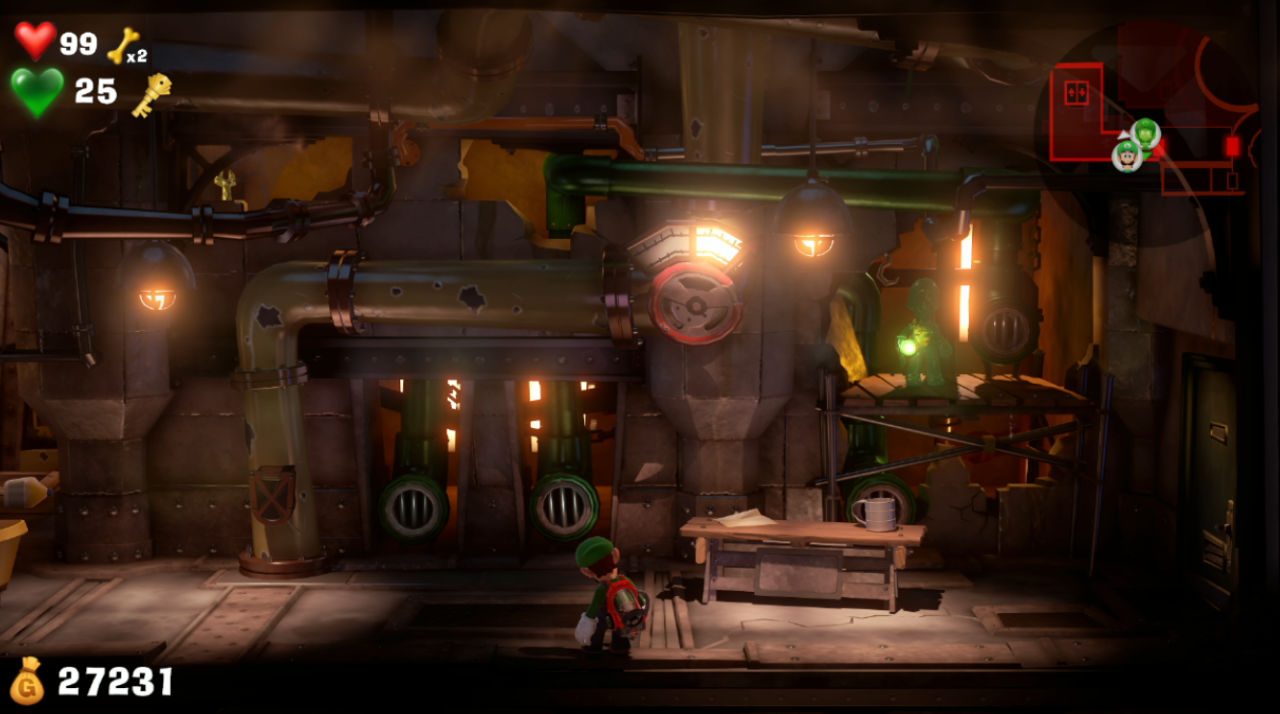1280x714 pixels.
Task: Select the golden bone item icon
Action: point(123,44)
